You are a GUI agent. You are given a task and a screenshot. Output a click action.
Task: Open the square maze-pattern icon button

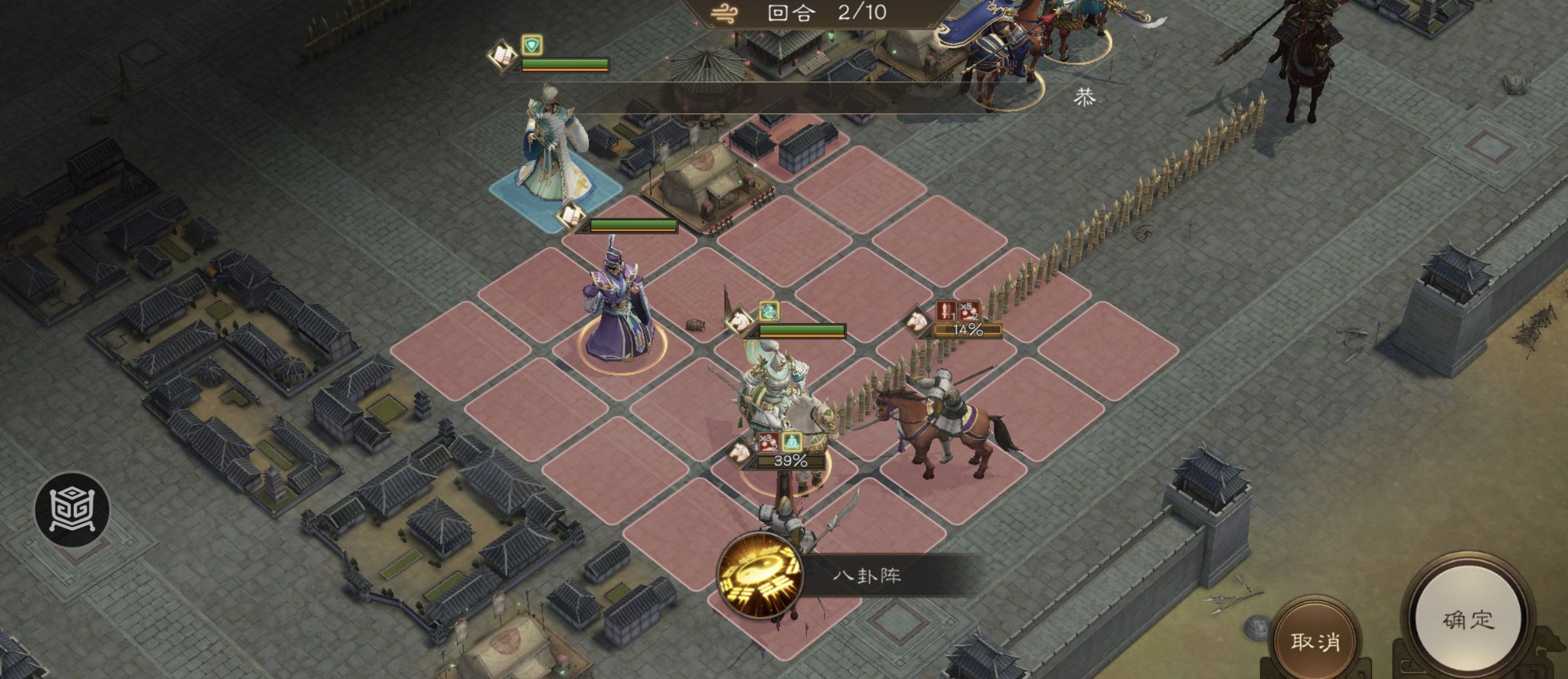click(72, 509)
